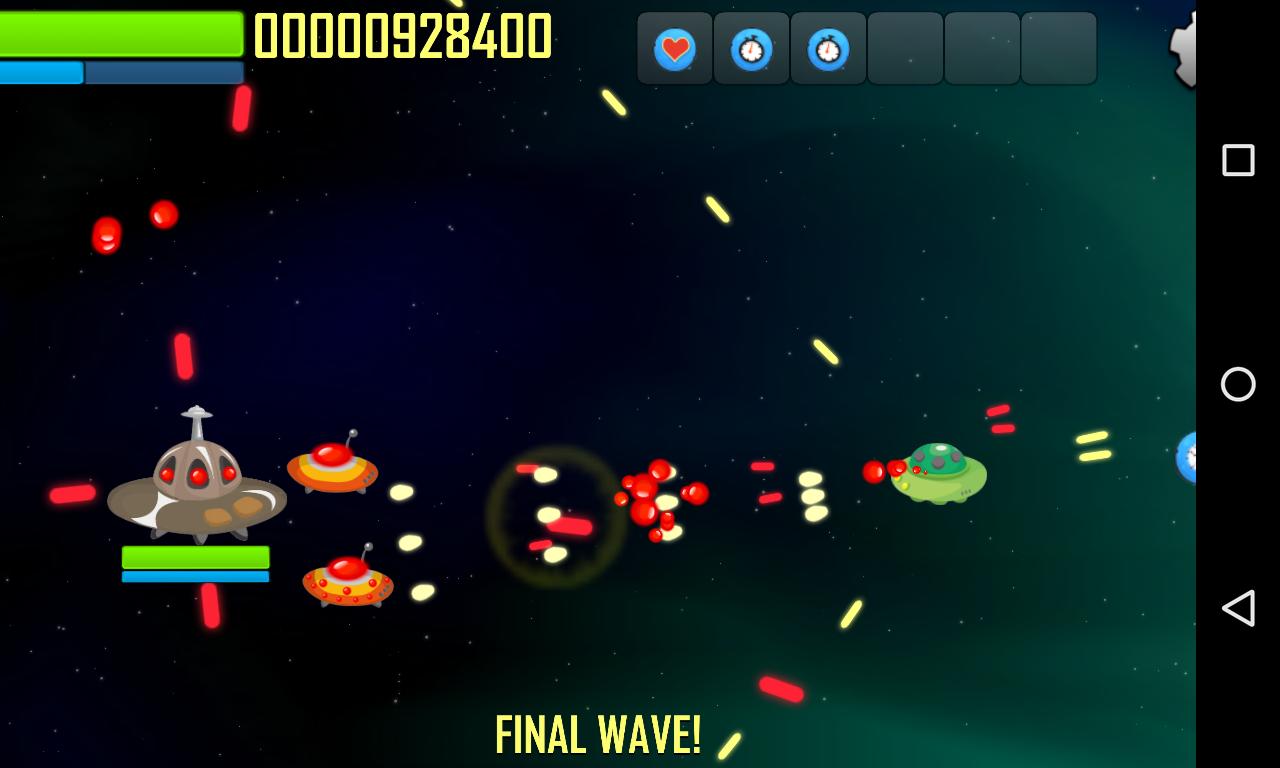Tap the second stopwatch power-up icon
1280x768 pixels.
tap(828, 47)
